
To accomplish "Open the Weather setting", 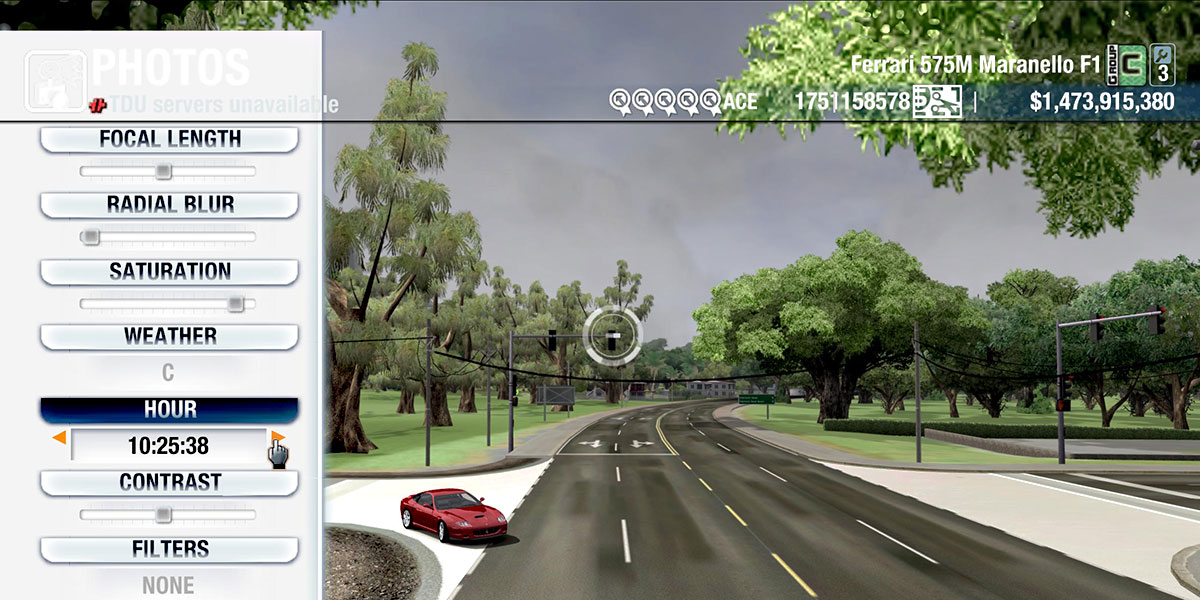I will point(169,336).
